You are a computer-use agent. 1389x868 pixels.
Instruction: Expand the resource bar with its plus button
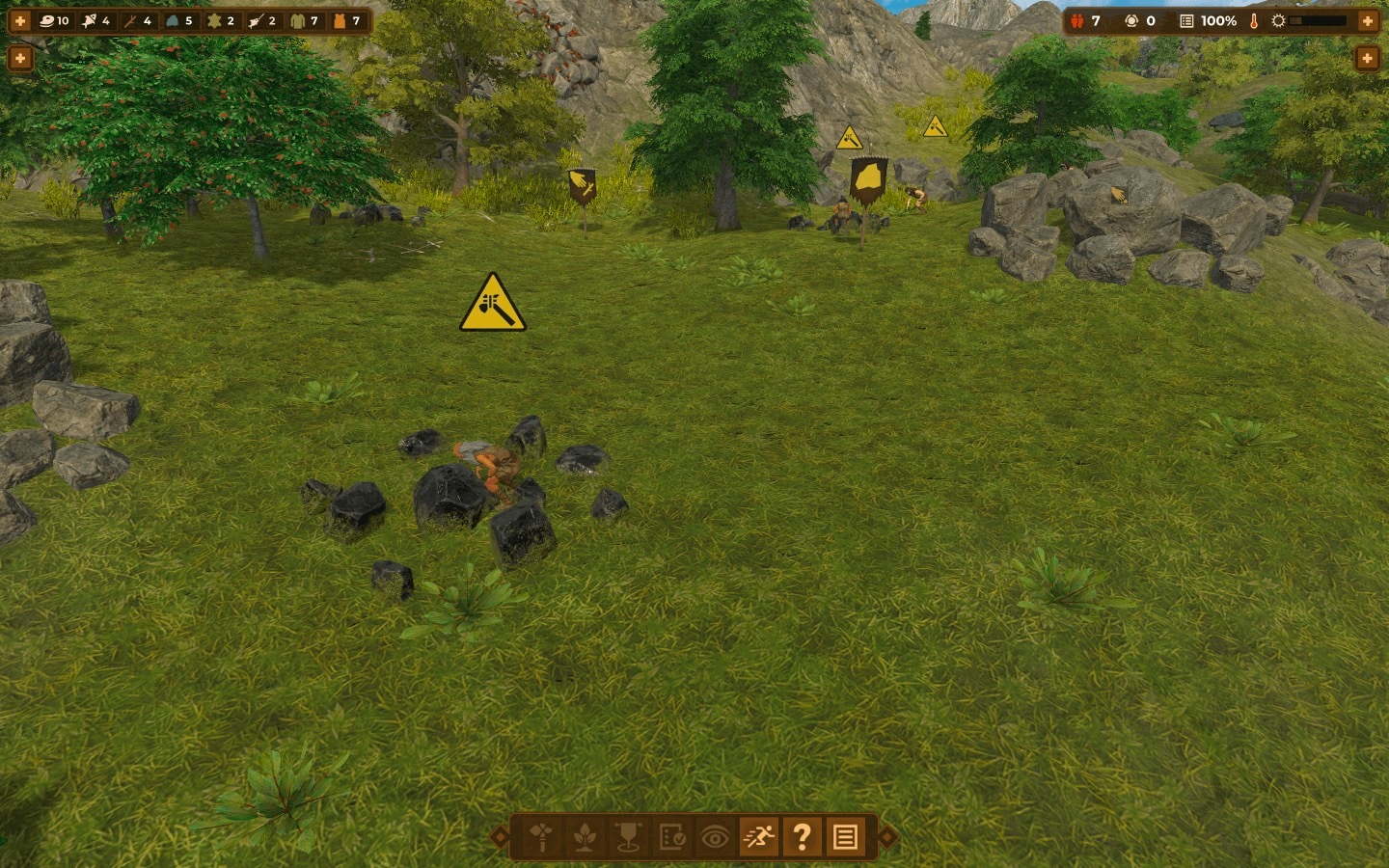click(20, 20)
